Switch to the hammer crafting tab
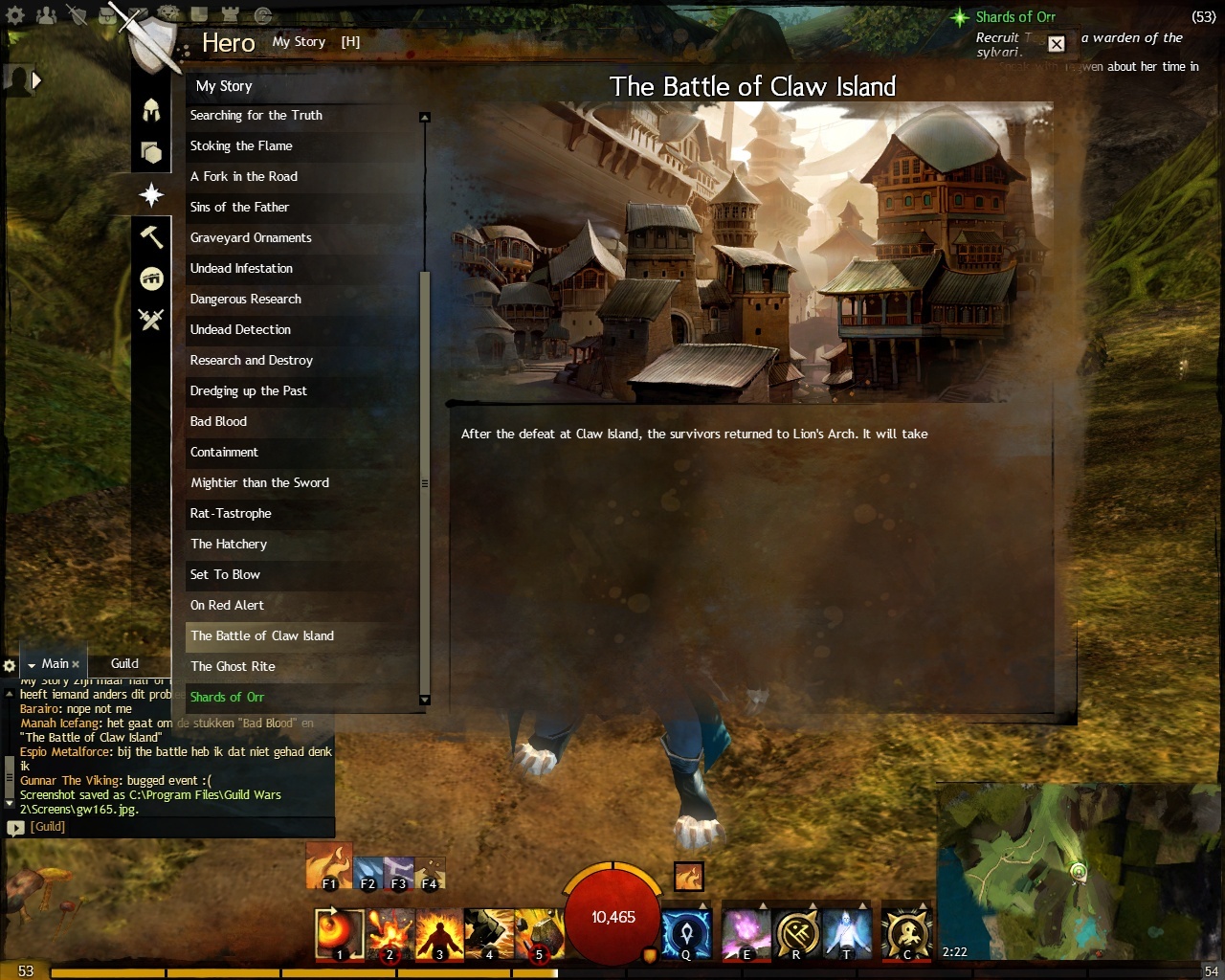Viewport: 1225px width, 980px height. tap(151, 236)
